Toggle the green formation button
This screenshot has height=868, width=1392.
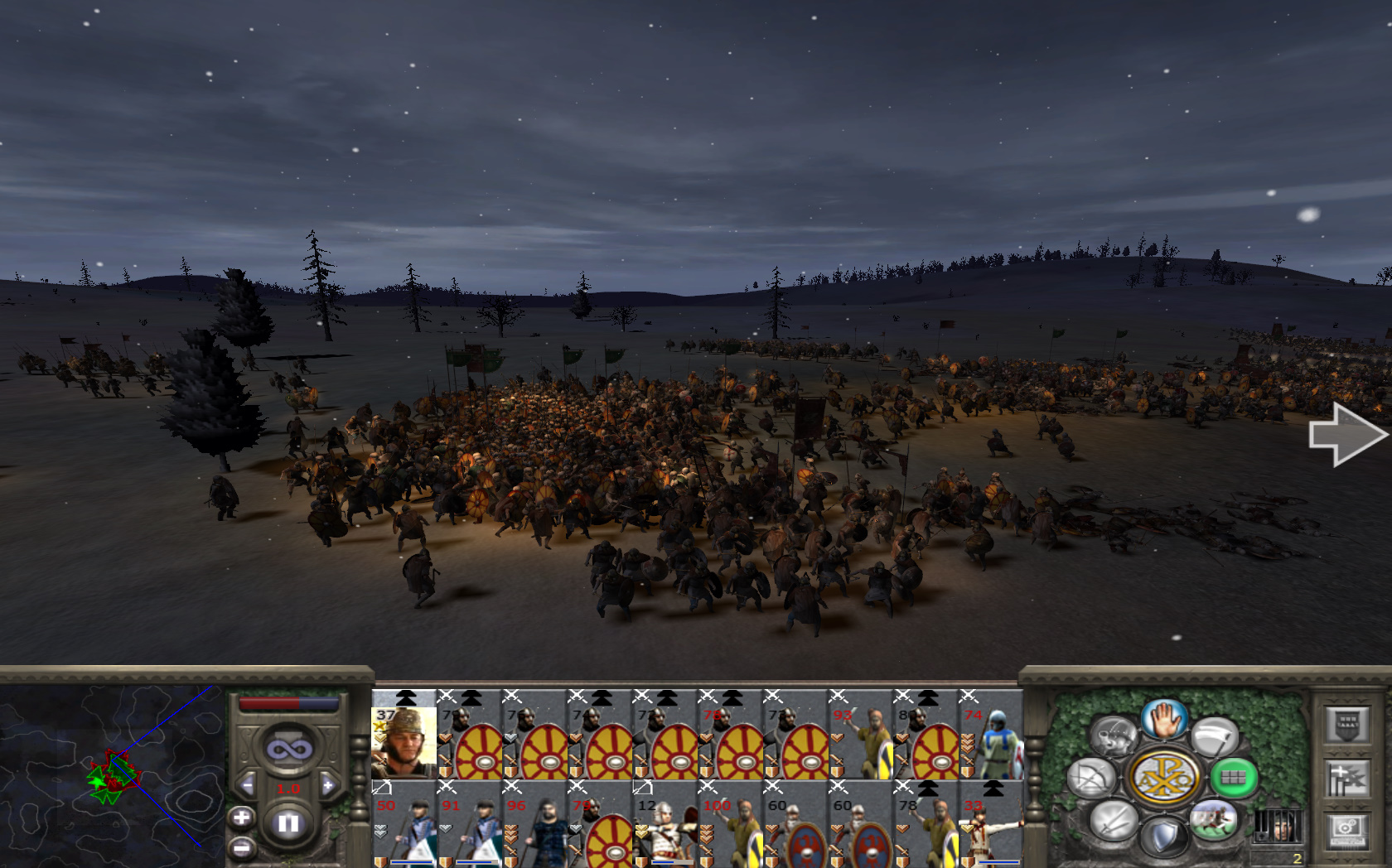point(1233,778)
